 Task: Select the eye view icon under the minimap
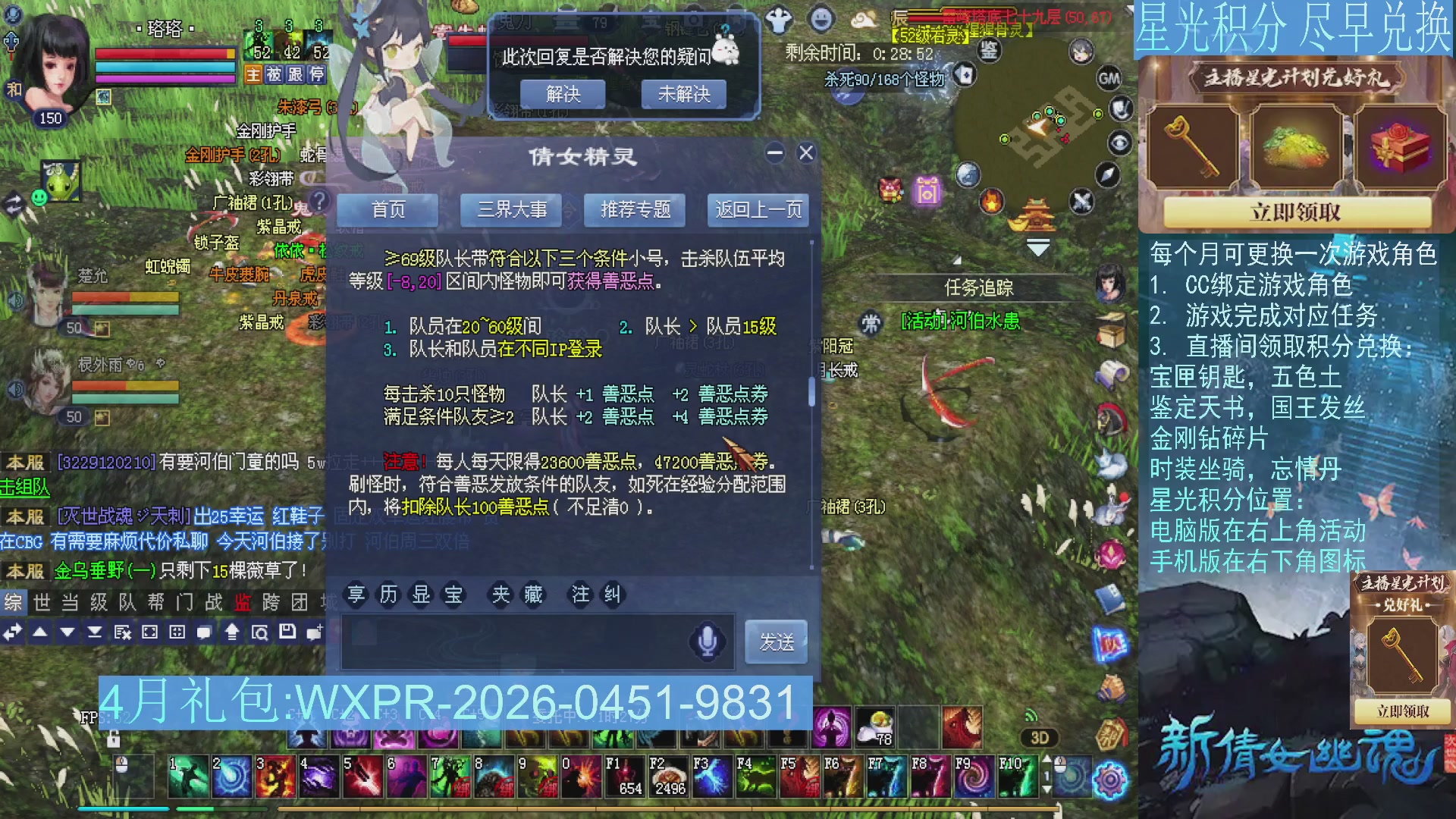[x=1120, y=143]
